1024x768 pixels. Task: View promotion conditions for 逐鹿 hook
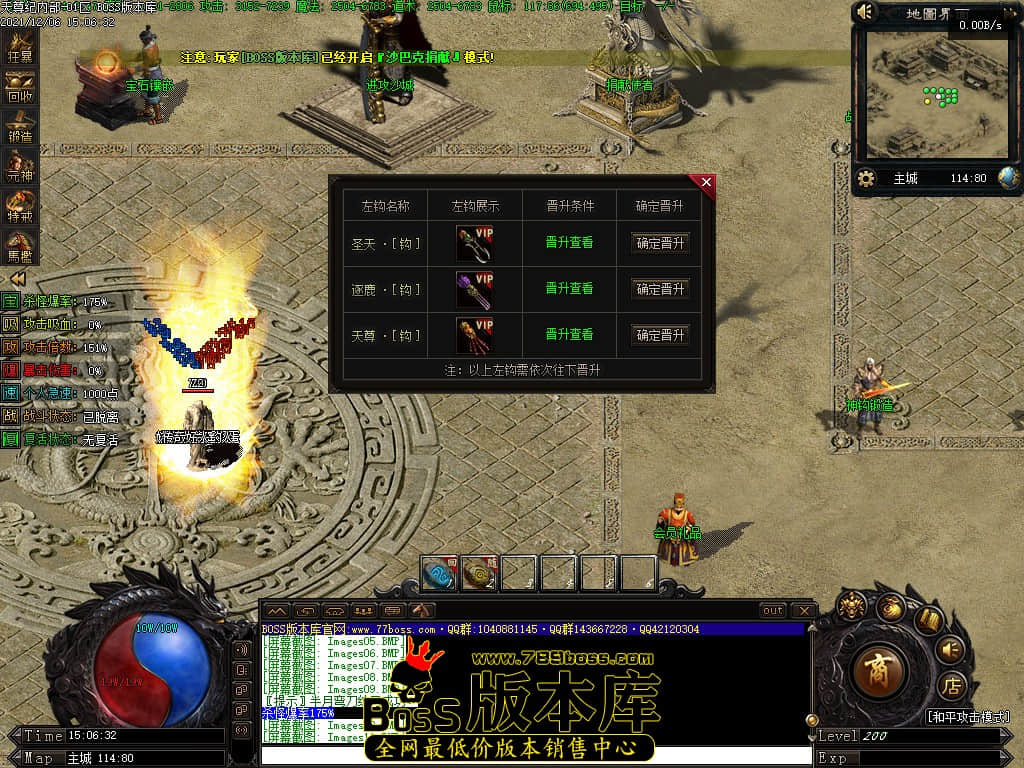[569, 289]
